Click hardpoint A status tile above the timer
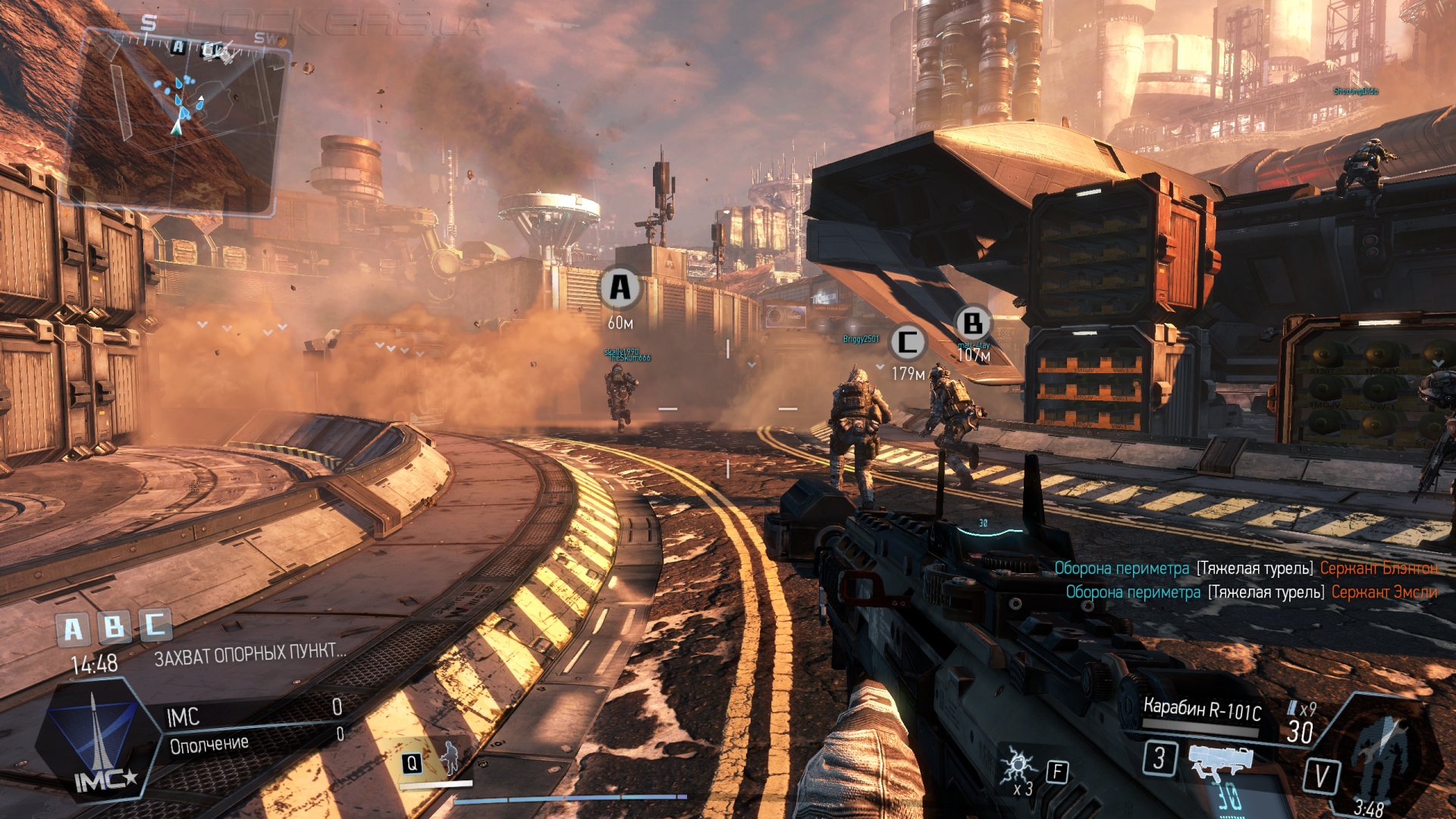 (x=73, y=629)
